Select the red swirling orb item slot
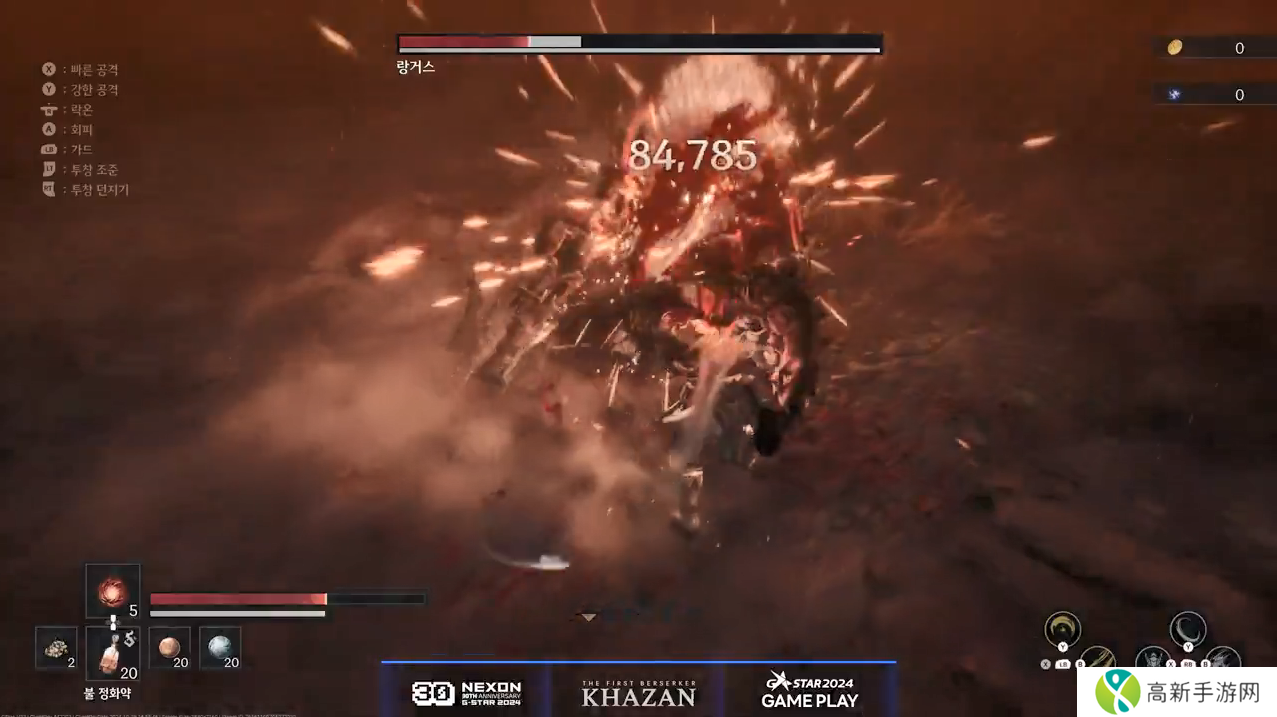 (112, 591)
